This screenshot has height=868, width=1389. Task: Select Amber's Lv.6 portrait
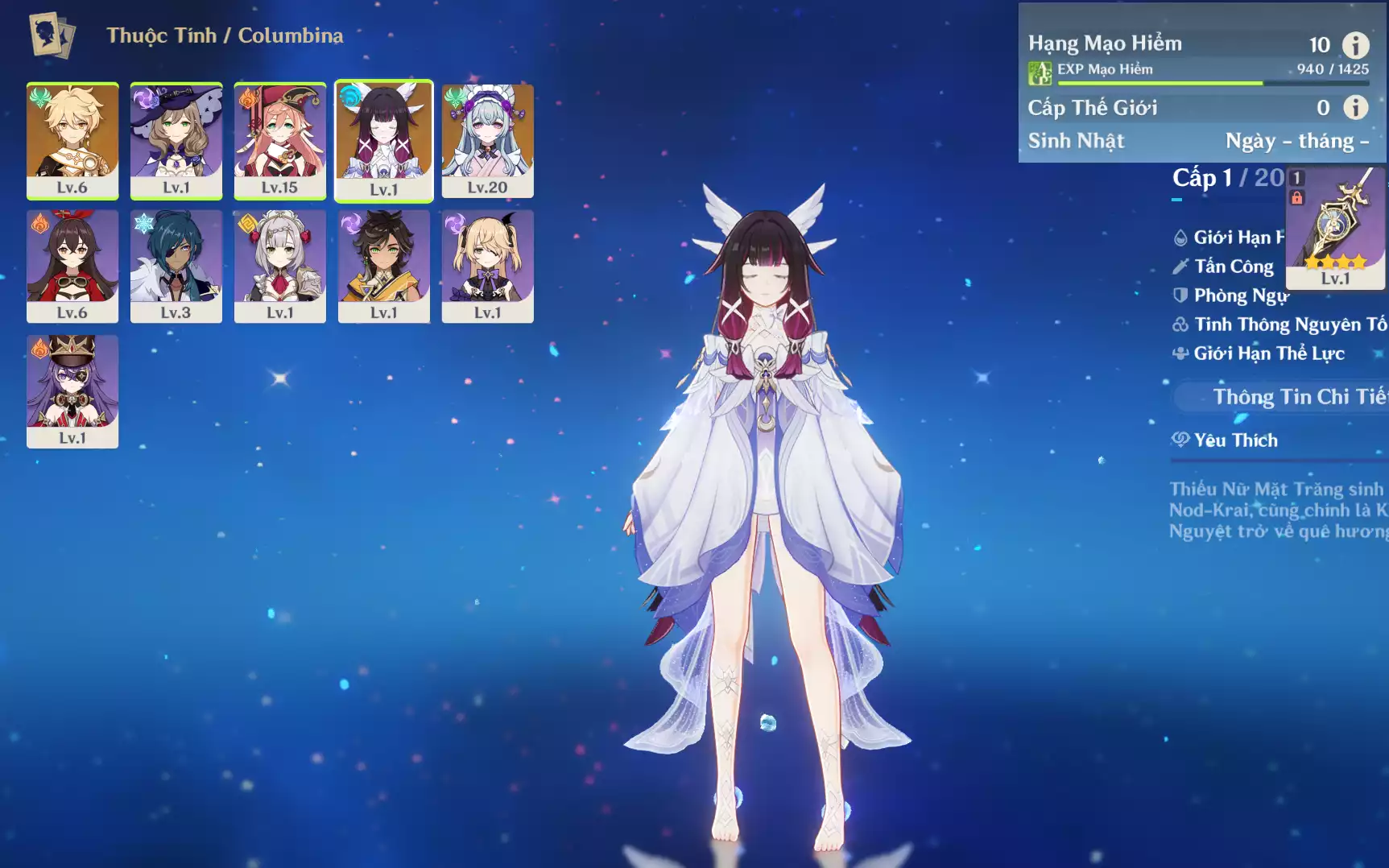tap(72, 266)
